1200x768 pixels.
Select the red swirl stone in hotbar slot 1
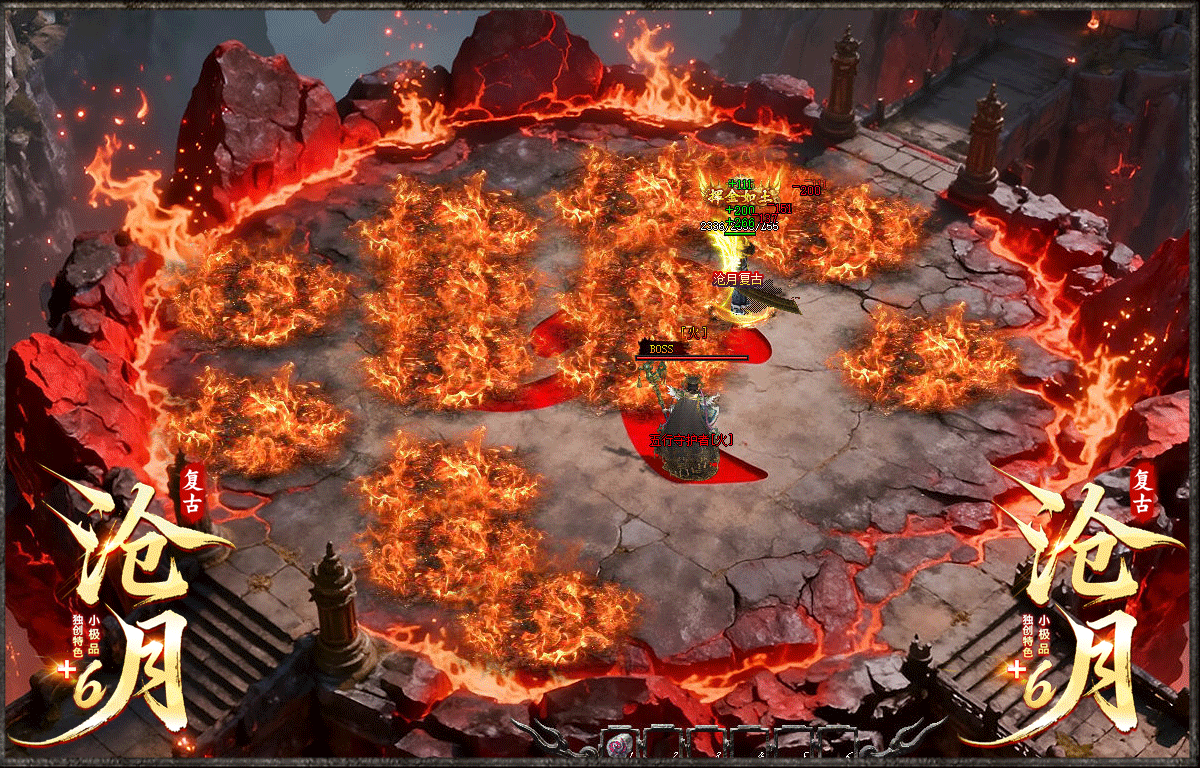click(620, 746)
